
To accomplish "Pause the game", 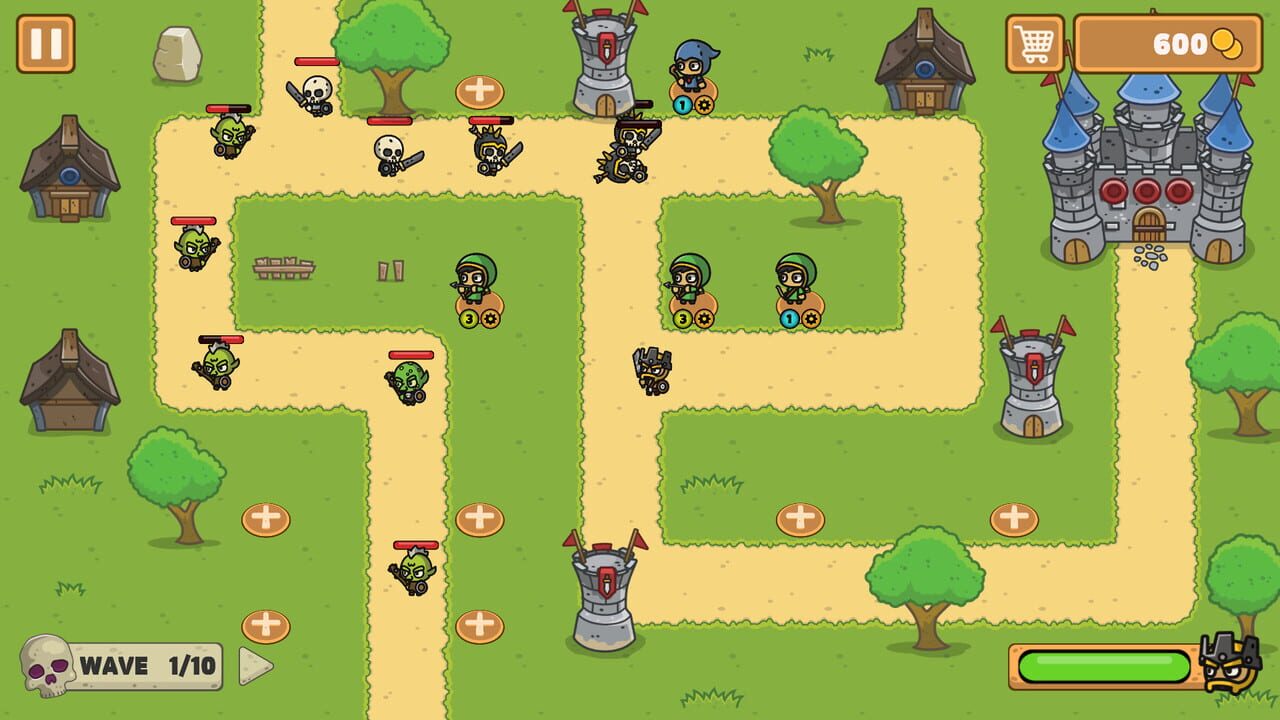I will [x=44, y=44].
